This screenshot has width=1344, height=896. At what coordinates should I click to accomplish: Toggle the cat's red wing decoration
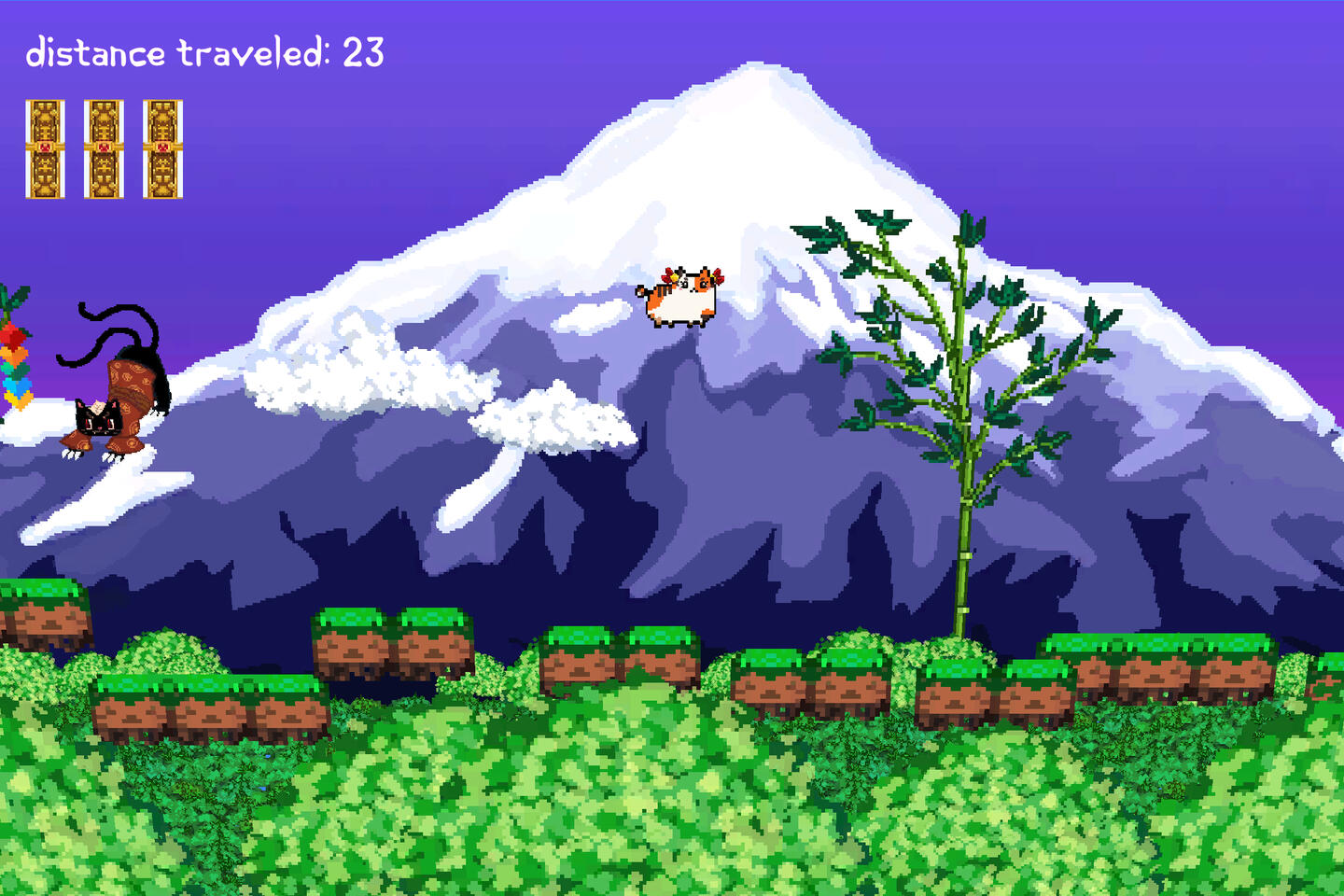coord(717,276)
